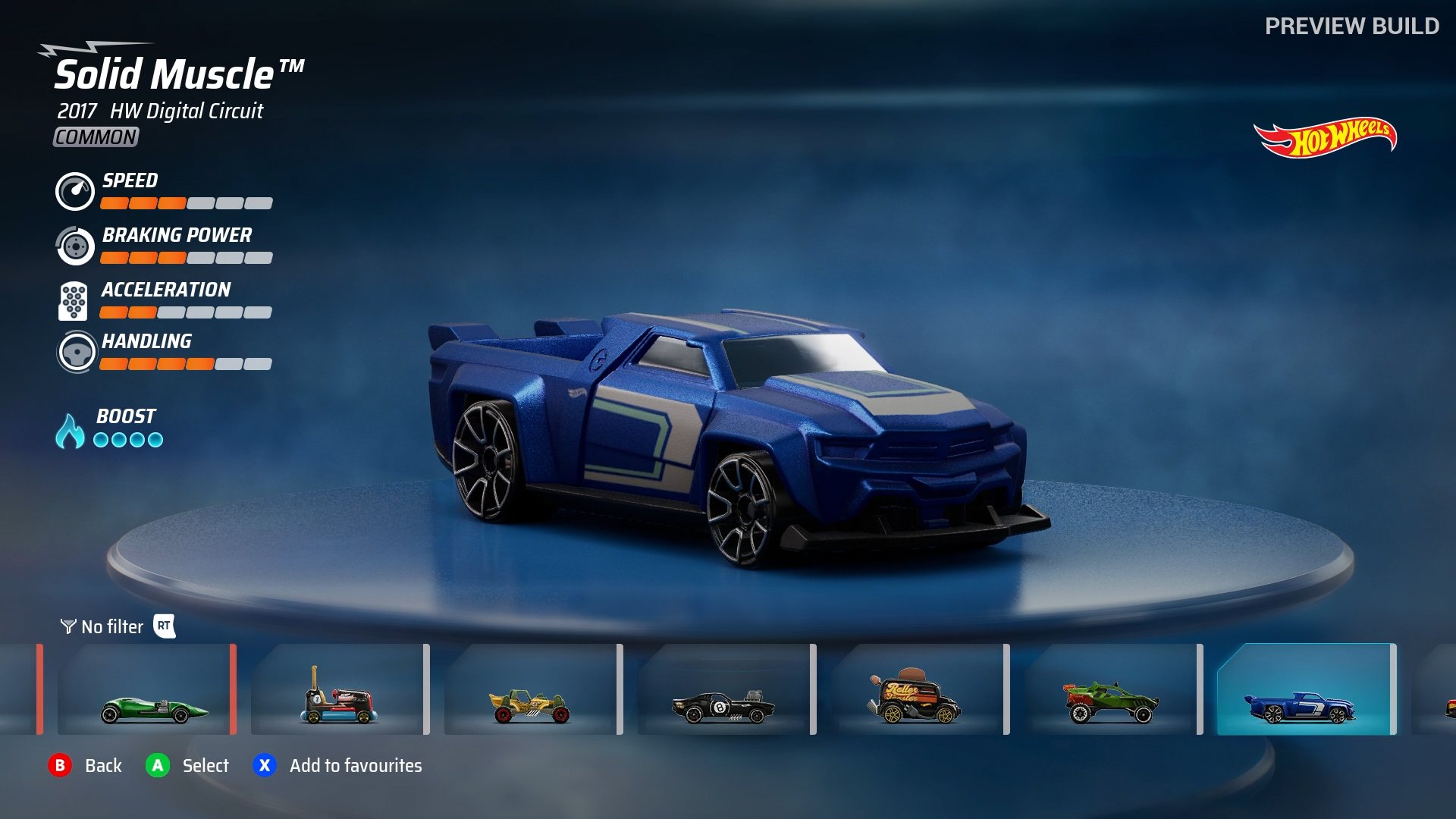Image resolution: width=1456 pixels, height=819 pixels.
Task: Toggle Add to favourites for Solid Muscle
Action: click(264, 766)
